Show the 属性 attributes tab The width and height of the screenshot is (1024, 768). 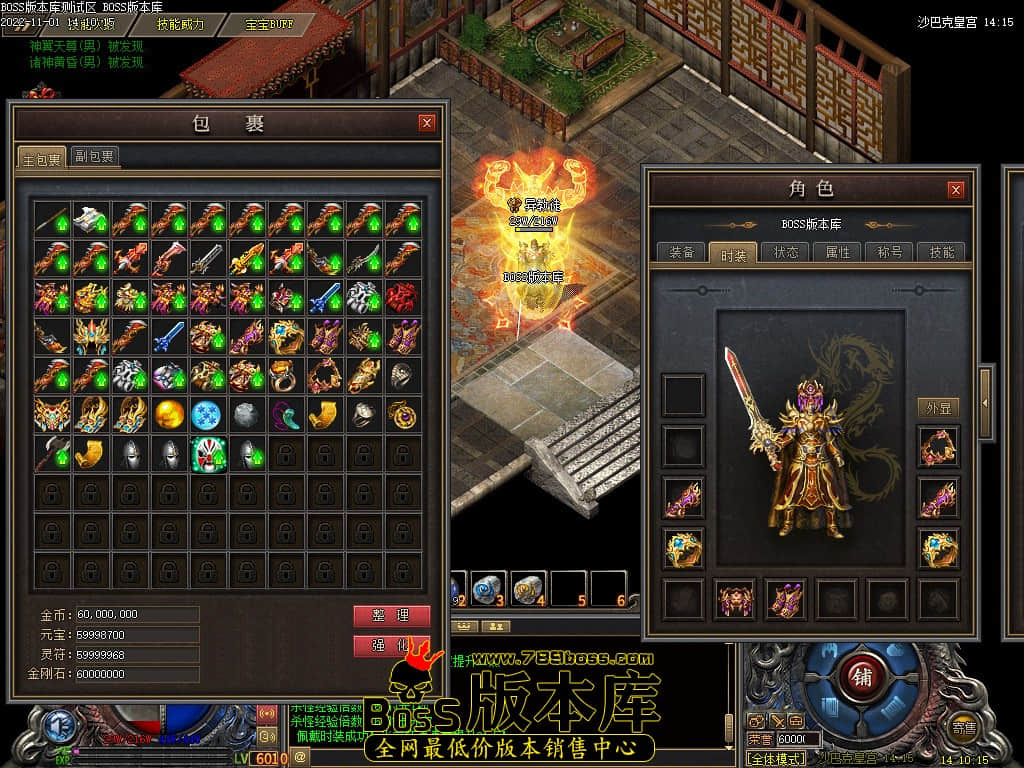838,252
